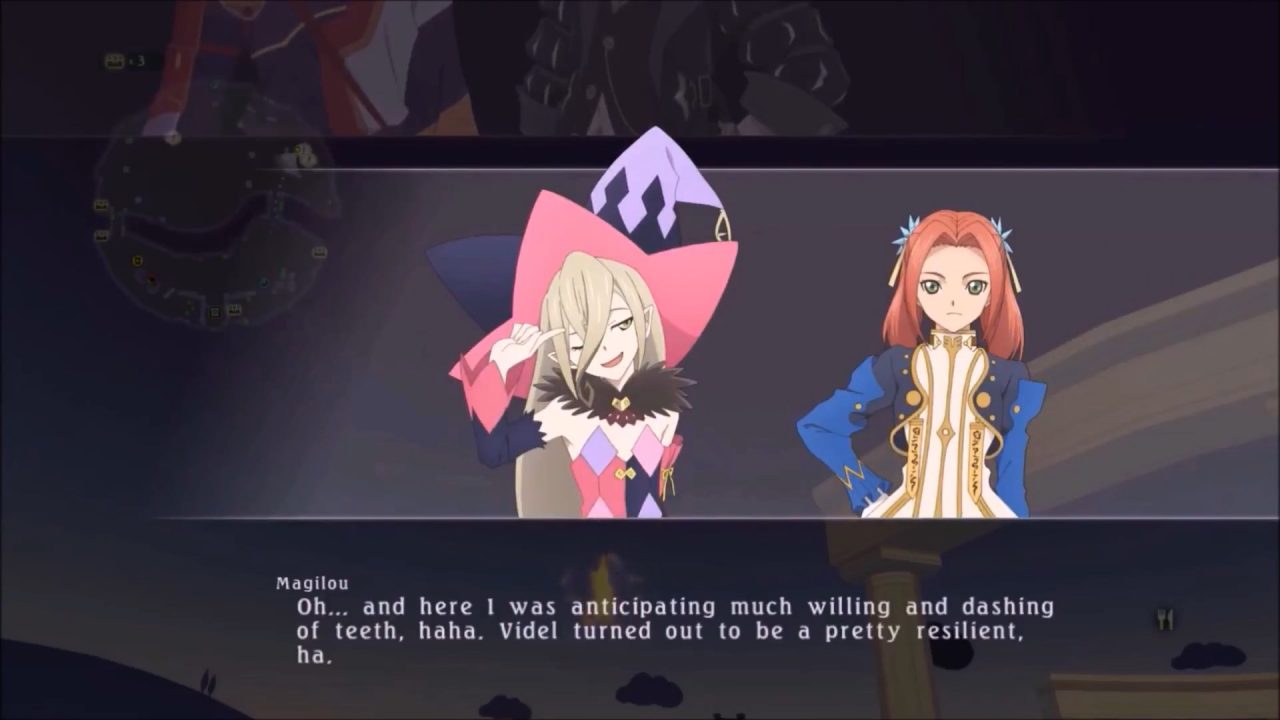Click the fork and knife meal icon
1280x720 pixels.
tap(1164, 619)
